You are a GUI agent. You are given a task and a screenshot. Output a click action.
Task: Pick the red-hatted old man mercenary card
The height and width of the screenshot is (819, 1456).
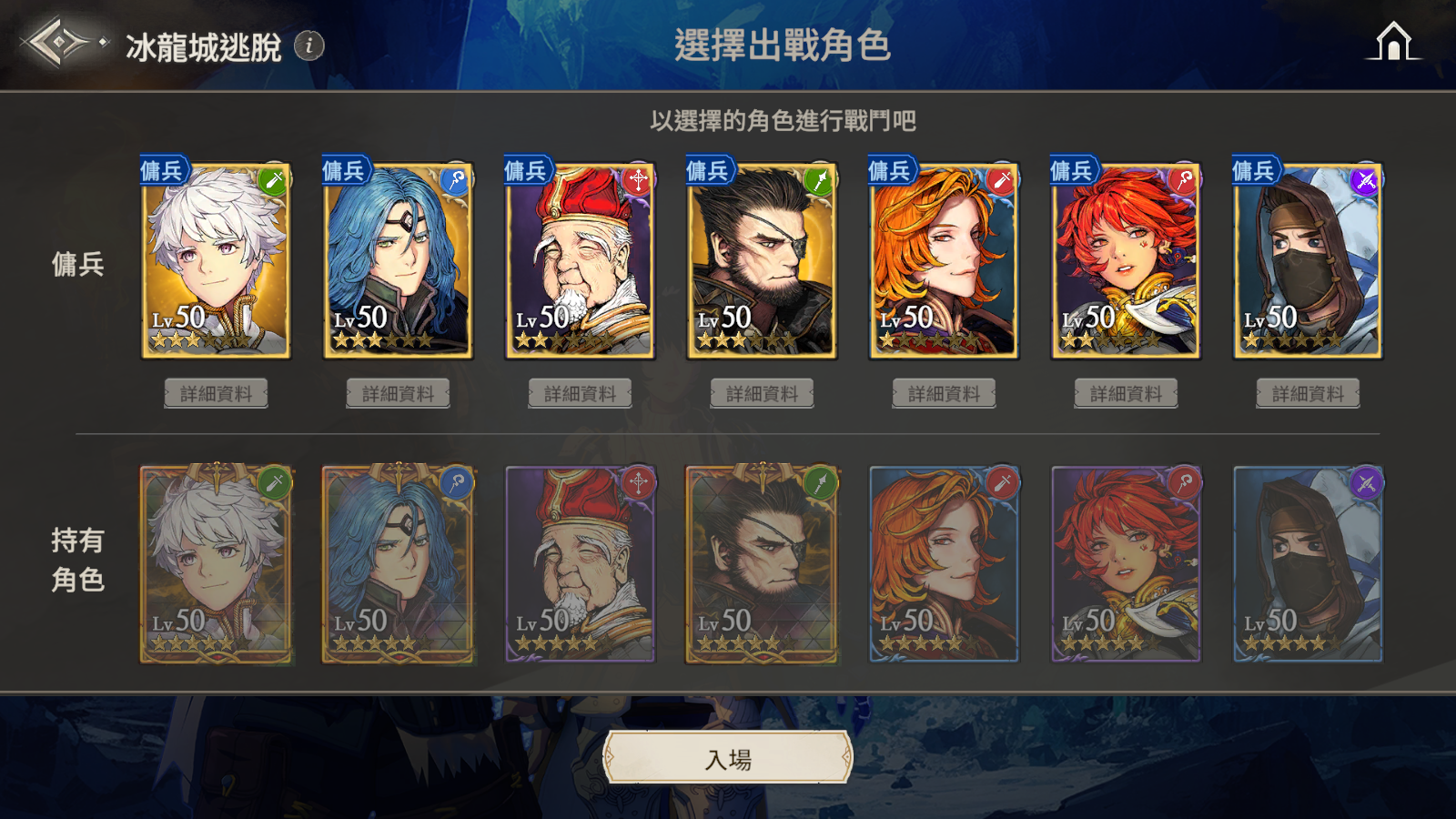pos(581,261)
